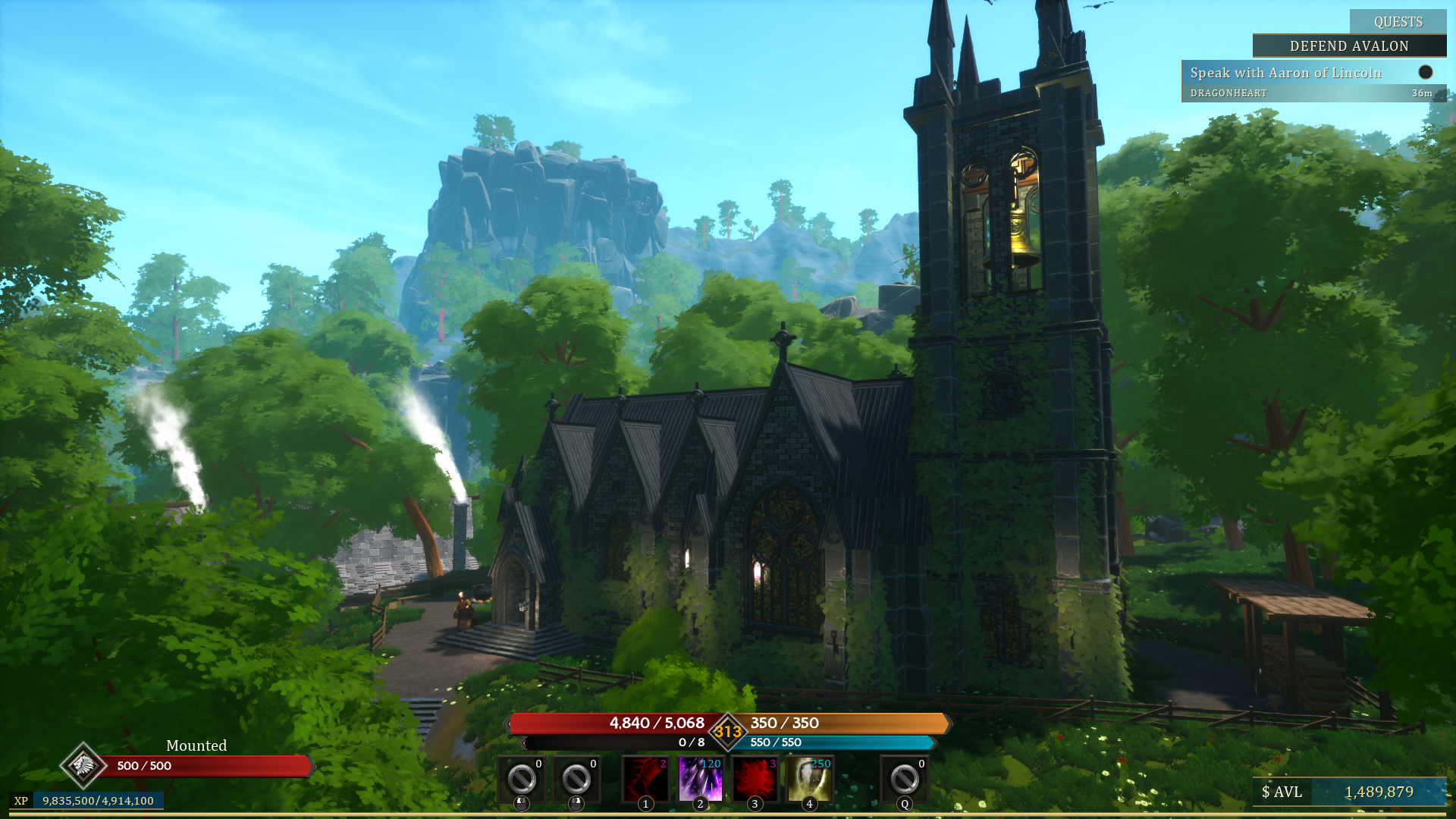The width and height of the screenshot is (1456, 819).
Task: Click the empty right-mouse attack slot
Action: tap(576, 777)
